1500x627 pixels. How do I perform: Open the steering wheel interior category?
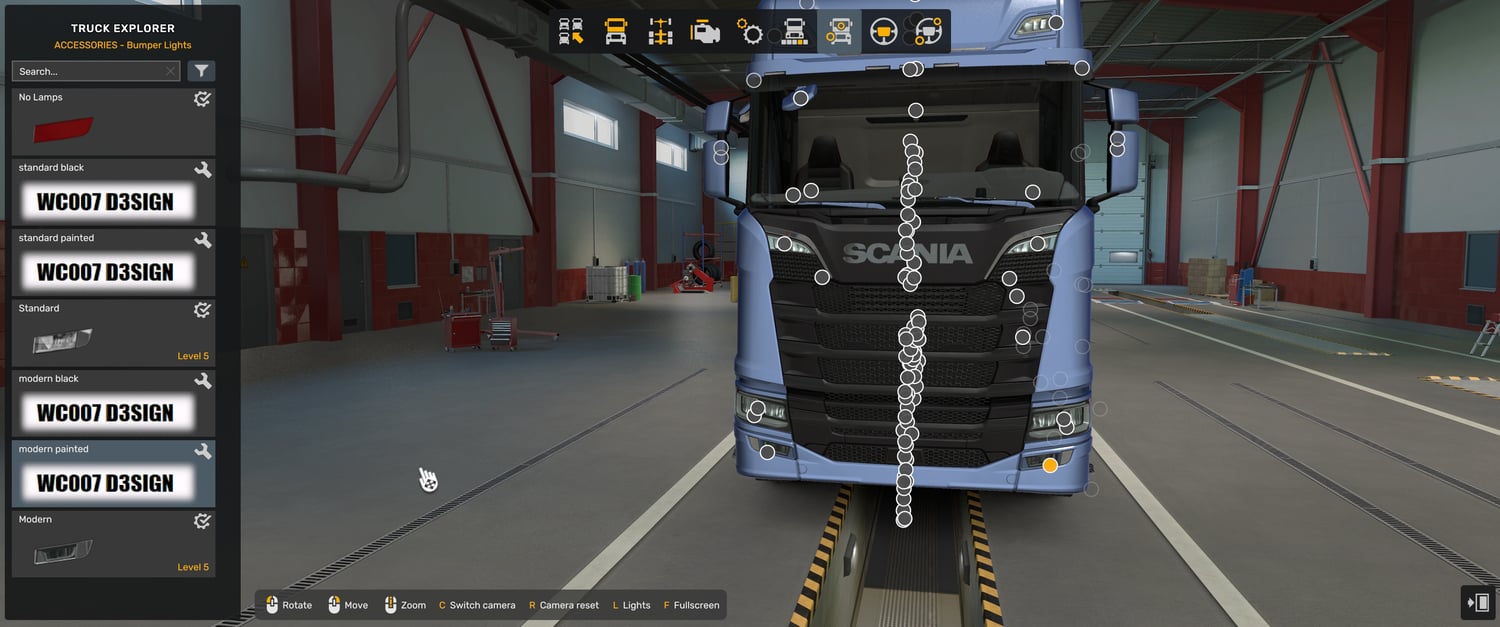(x=883, y=32)
